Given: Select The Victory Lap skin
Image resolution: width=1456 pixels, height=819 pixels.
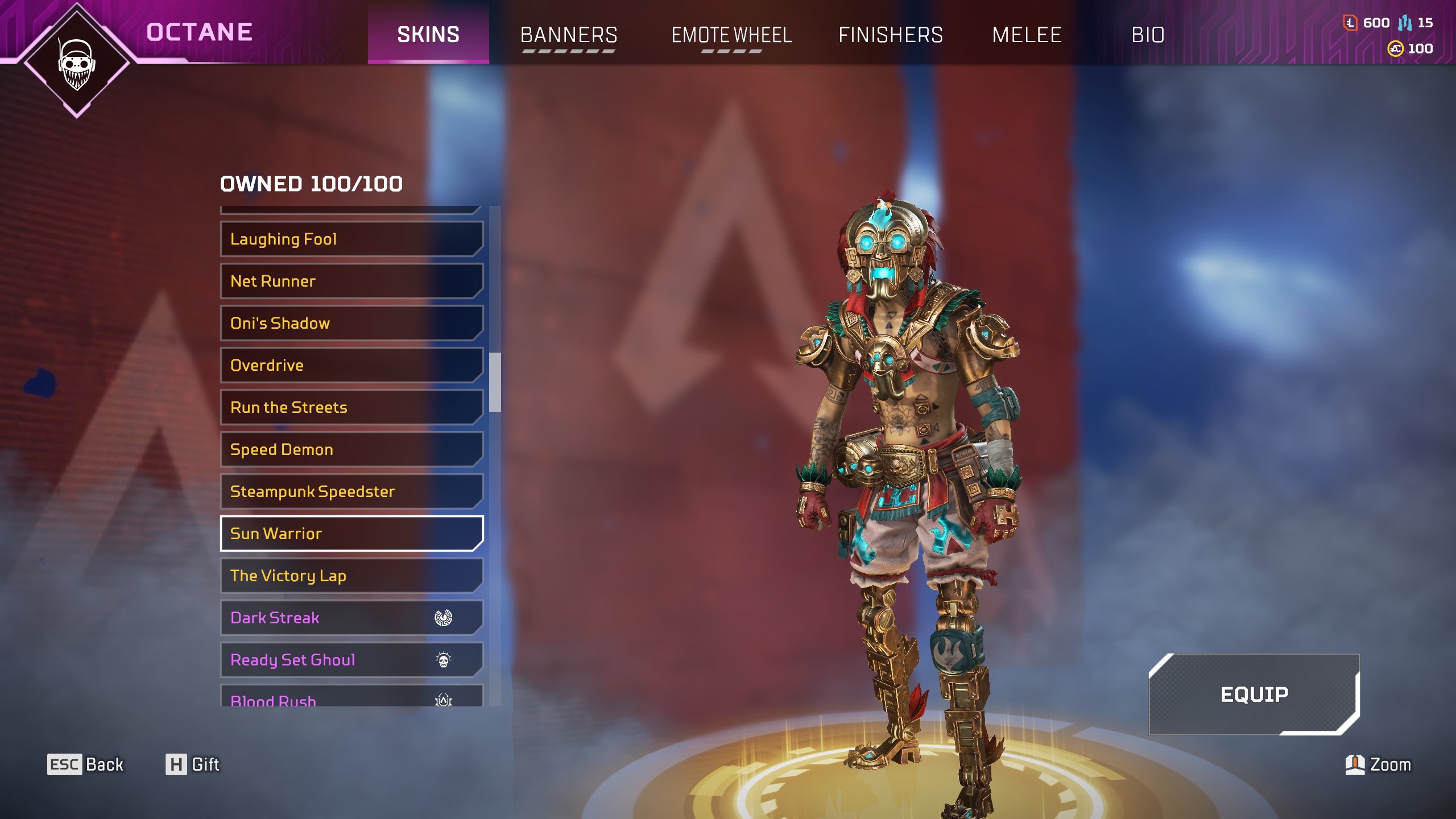Looking at the screenshot, I should click(351, 576).
